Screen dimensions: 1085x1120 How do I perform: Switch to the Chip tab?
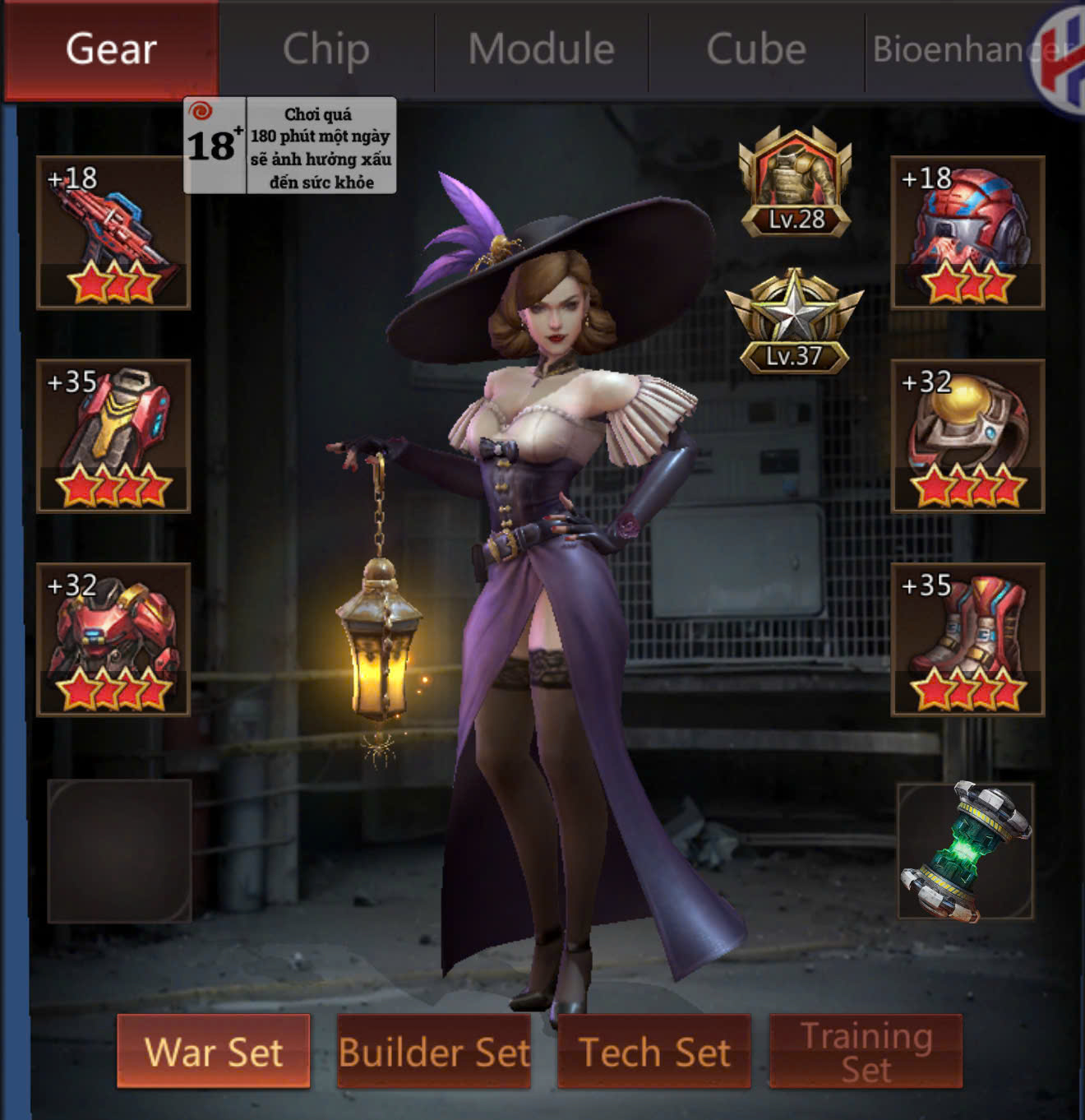[x=326, y=49]
